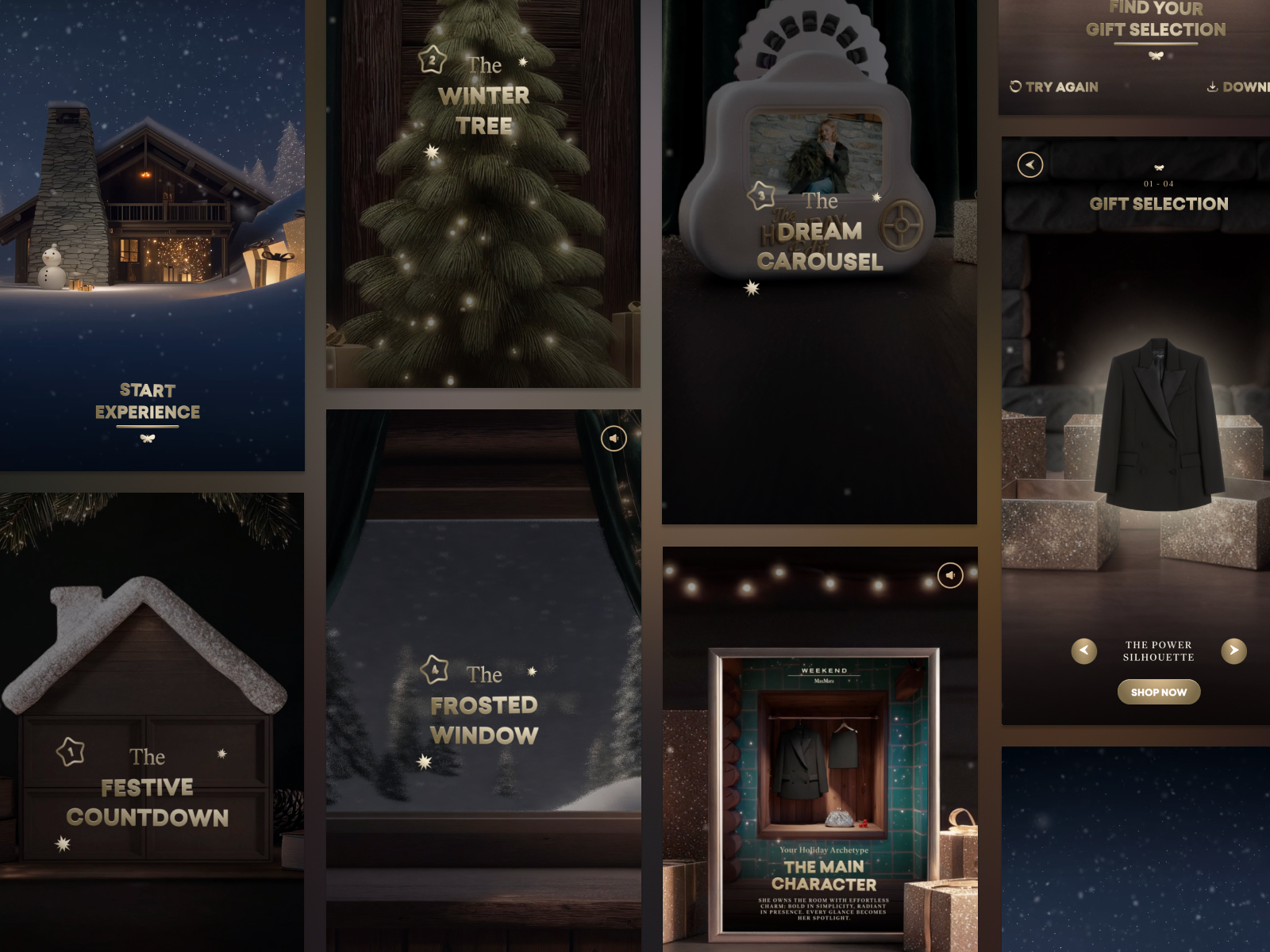Advance to the next gift with the right gold arrow
This screenshot has height=952, width=1270.
[1233, 651]
